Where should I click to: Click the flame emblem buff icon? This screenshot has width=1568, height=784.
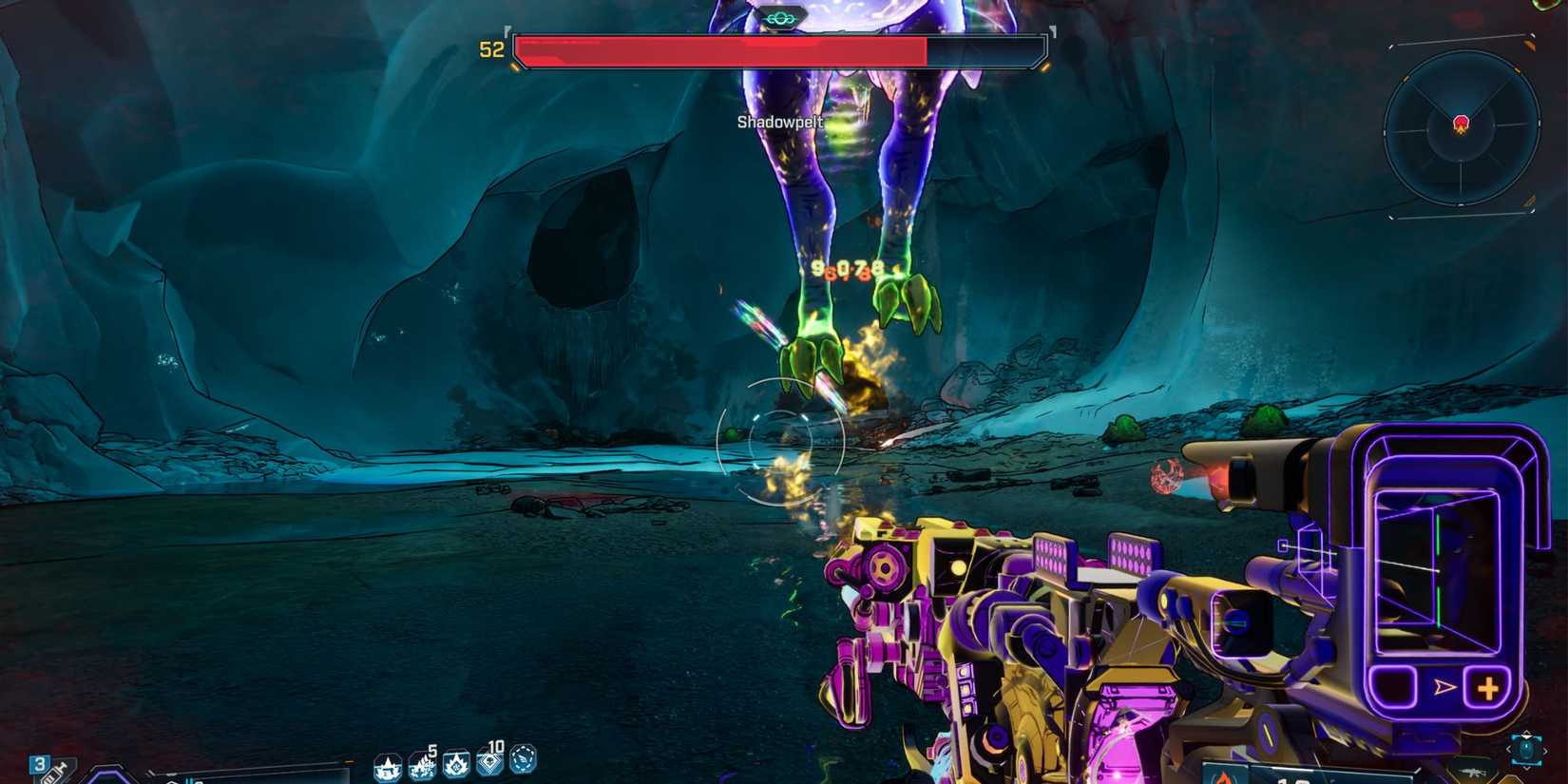point(456,766)
